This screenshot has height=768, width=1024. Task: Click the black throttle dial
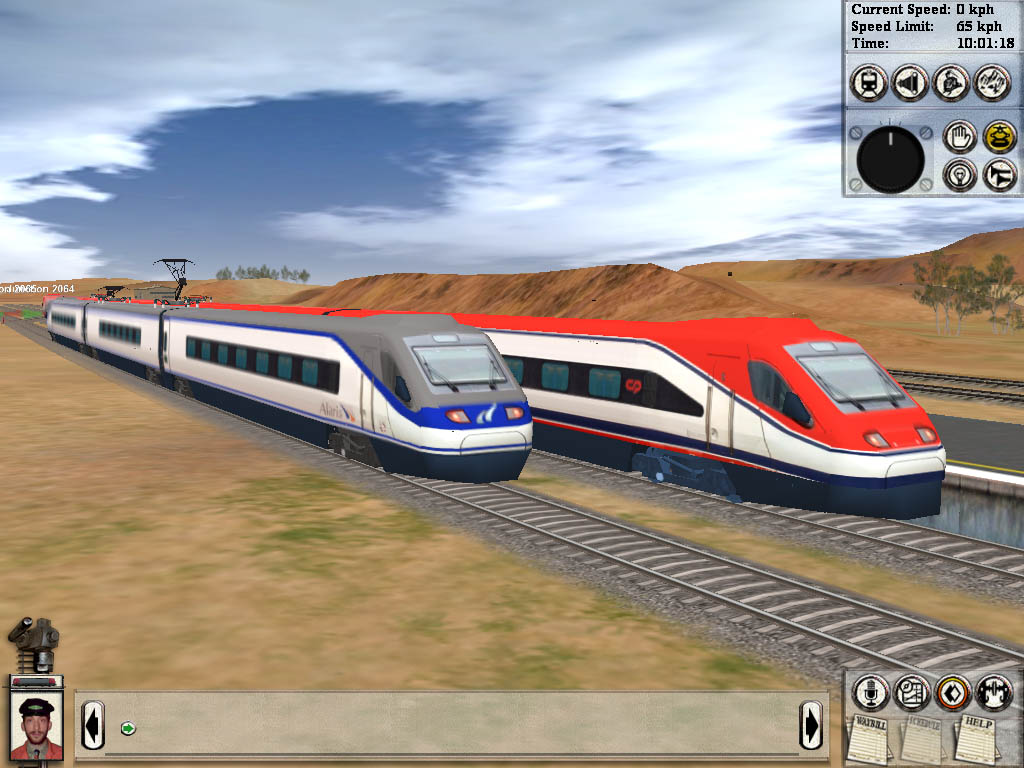pyautogui.click(x=890, y=160)
